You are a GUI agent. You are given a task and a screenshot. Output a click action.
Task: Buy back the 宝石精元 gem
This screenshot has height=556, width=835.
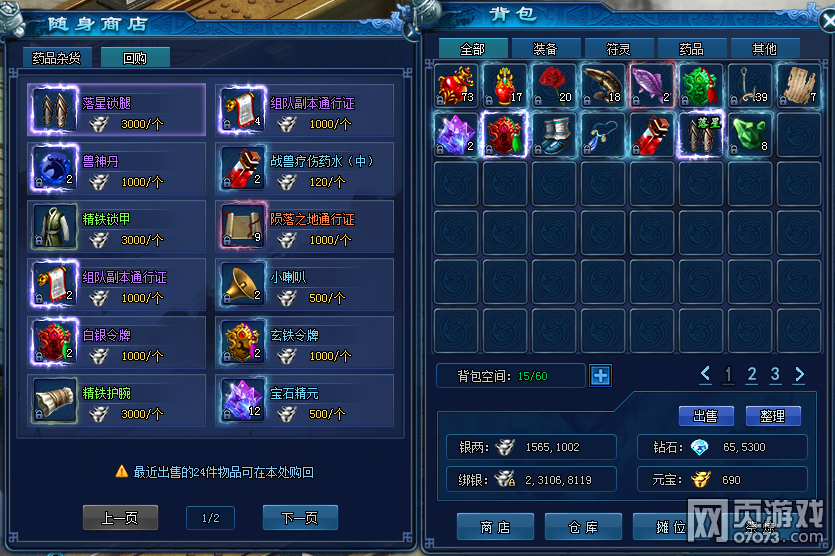304,401
